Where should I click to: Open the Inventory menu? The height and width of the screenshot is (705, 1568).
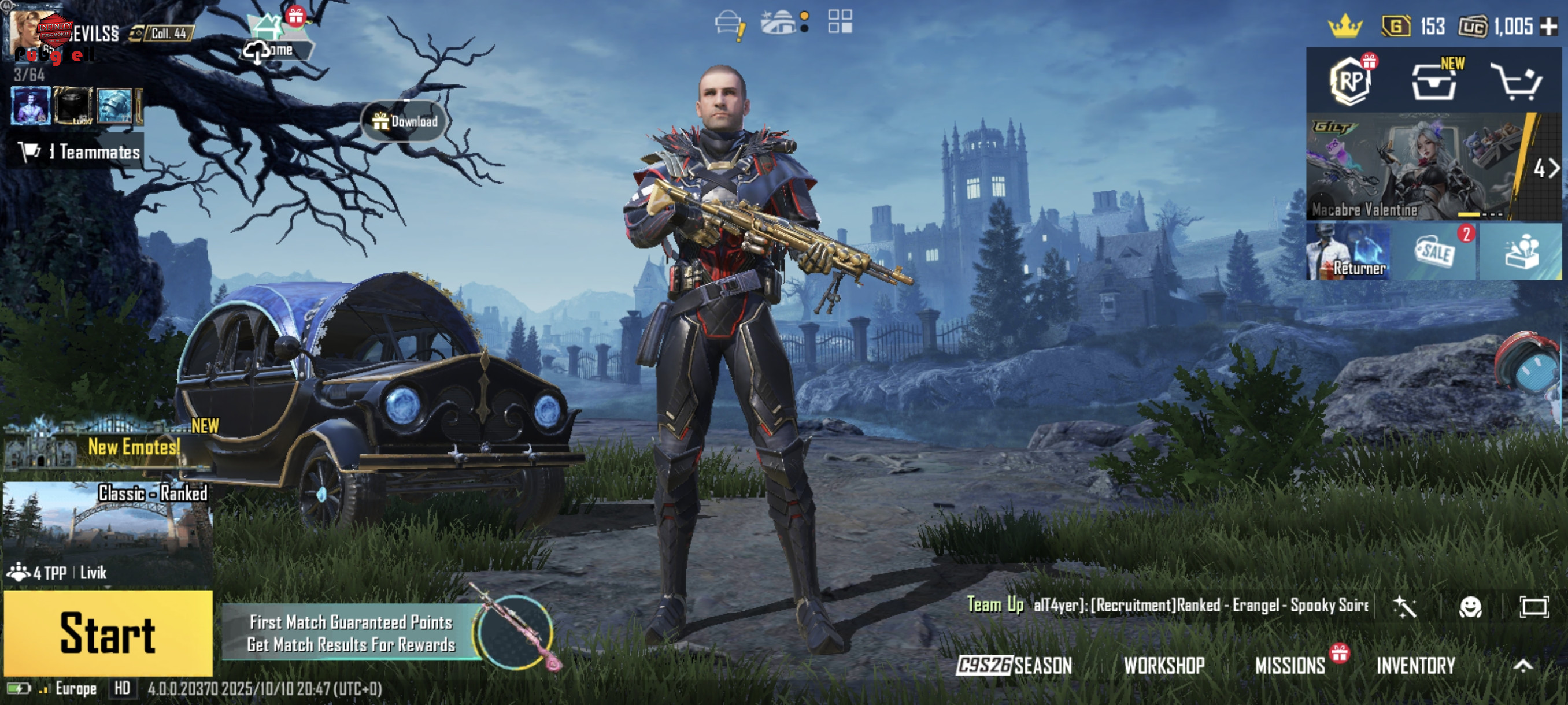point(1415,665)
